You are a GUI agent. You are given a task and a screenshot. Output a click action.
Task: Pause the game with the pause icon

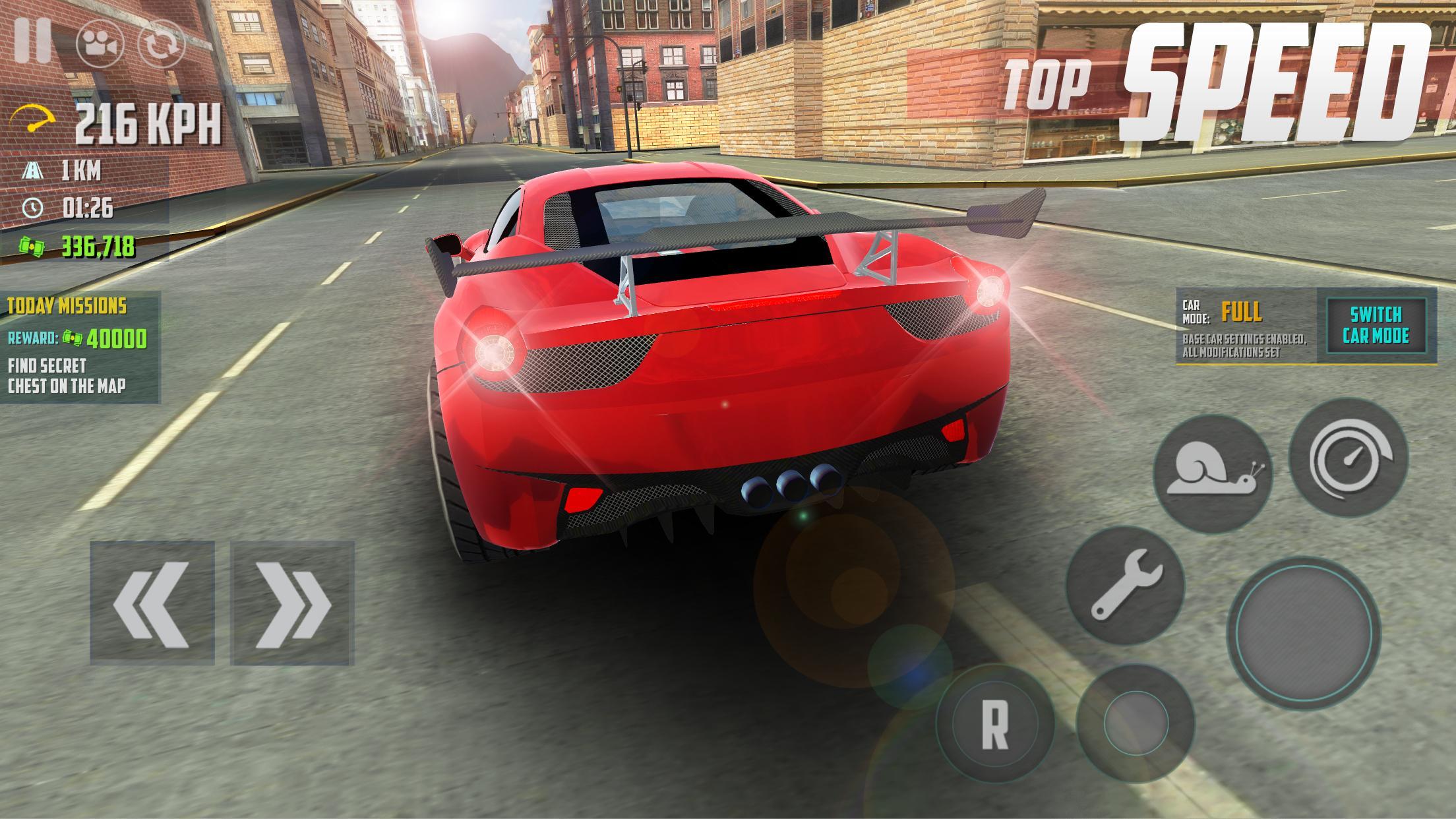[x=33, y=40]
